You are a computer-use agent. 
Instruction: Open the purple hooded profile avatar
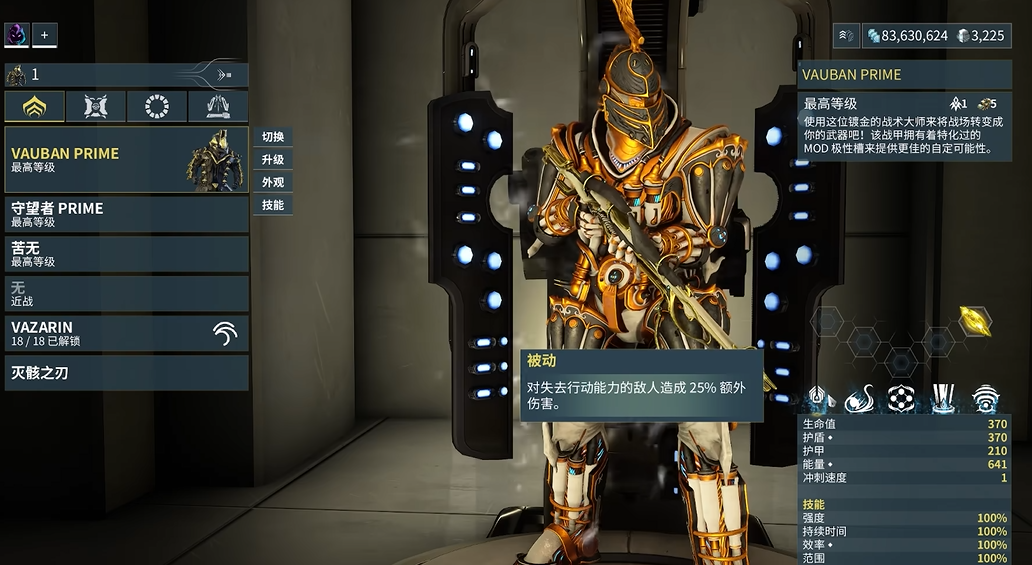coord(17,35)
